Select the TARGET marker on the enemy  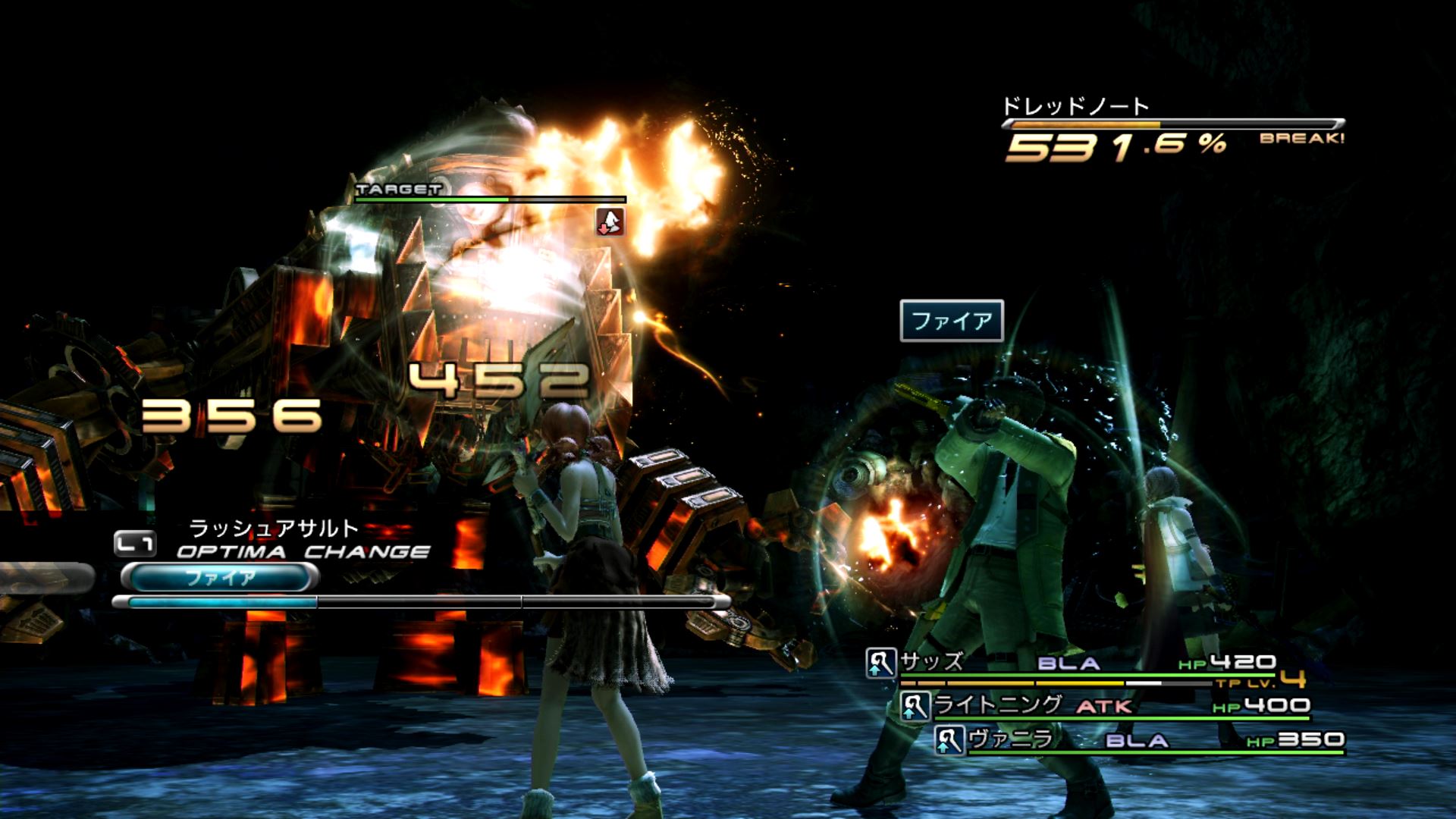399,189
